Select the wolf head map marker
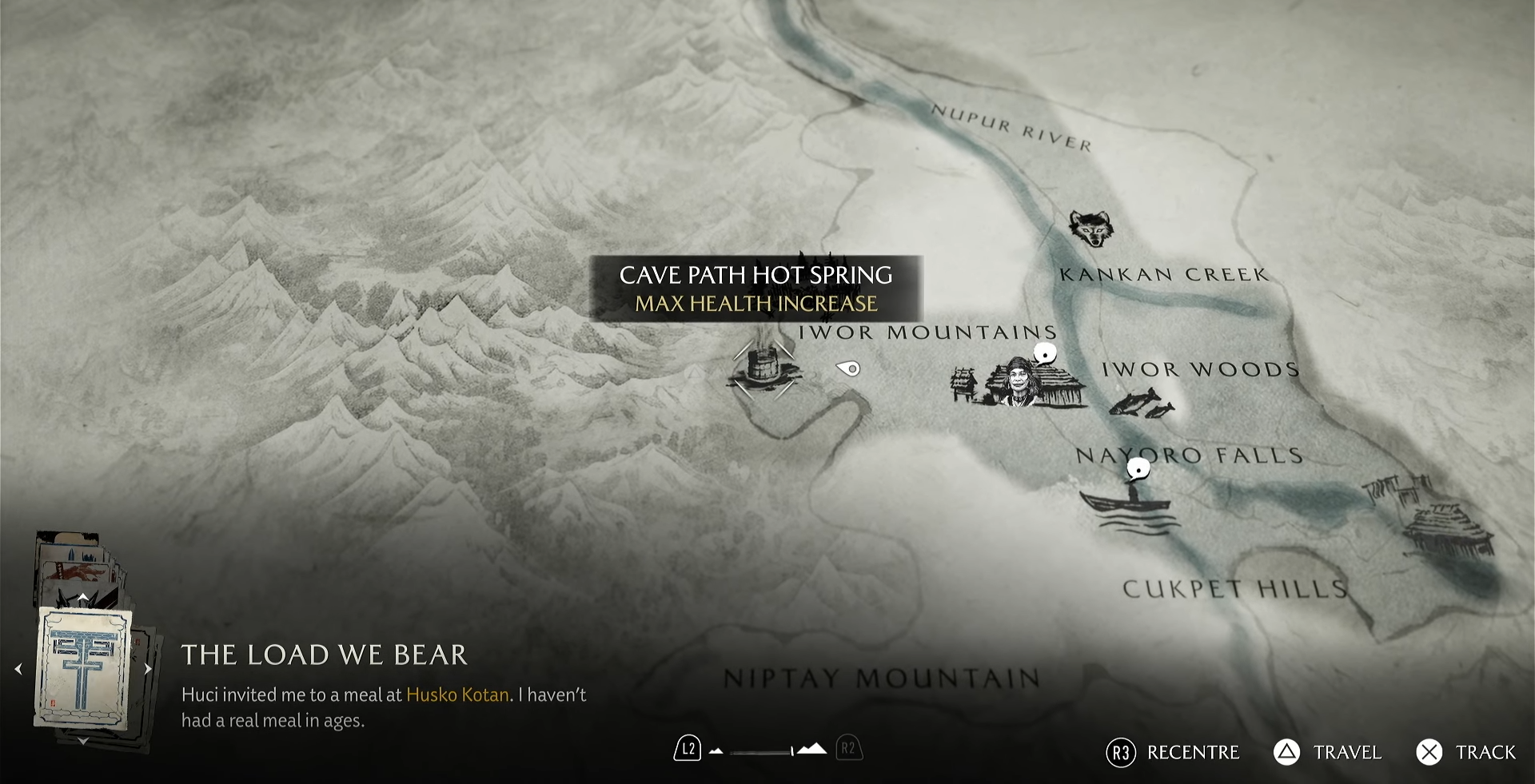The image size is (1535, 784). [1090, 229]
